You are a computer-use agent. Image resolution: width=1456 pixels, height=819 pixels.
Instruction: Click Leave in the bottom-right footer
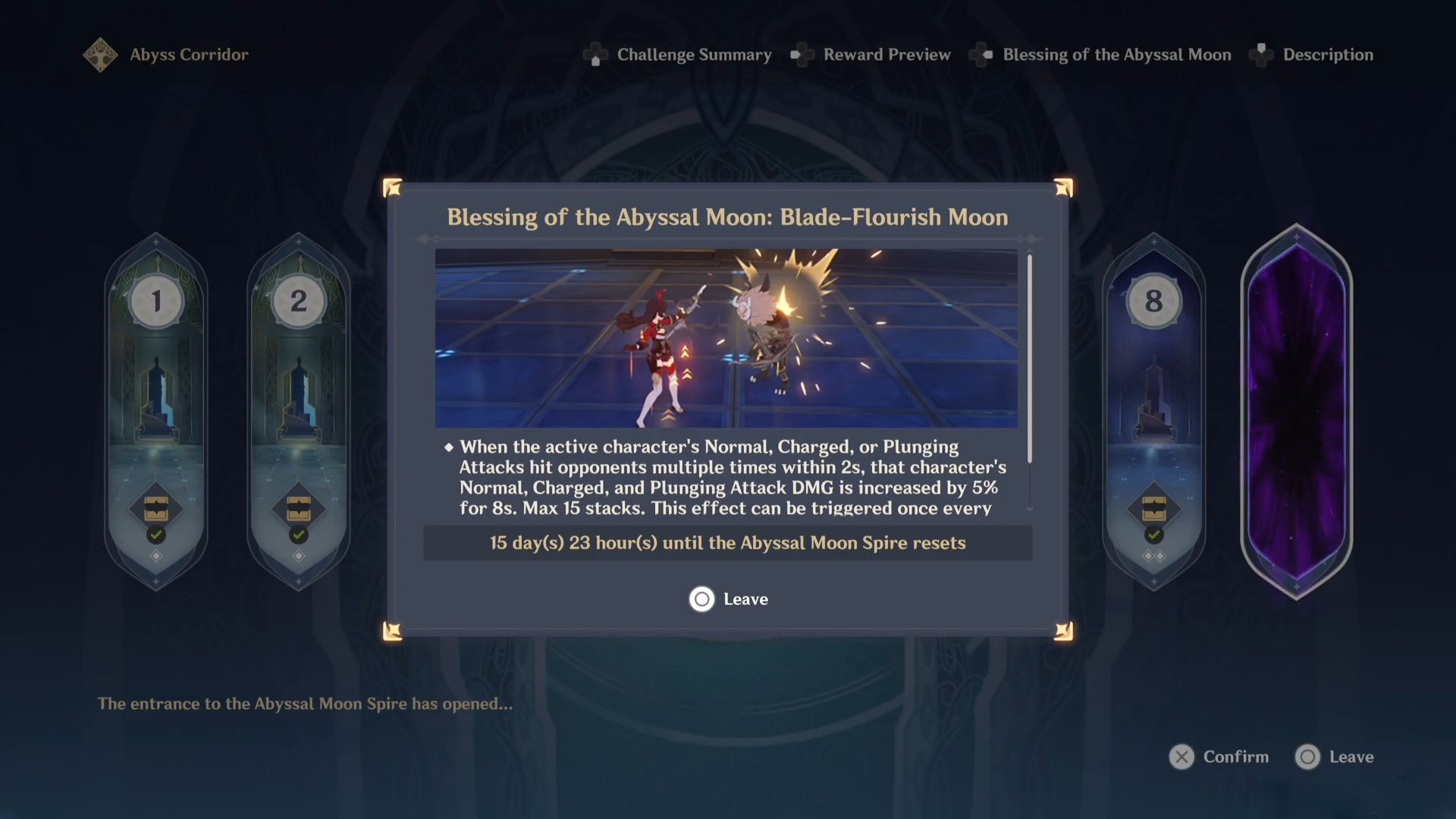[x=1335, y=757]
